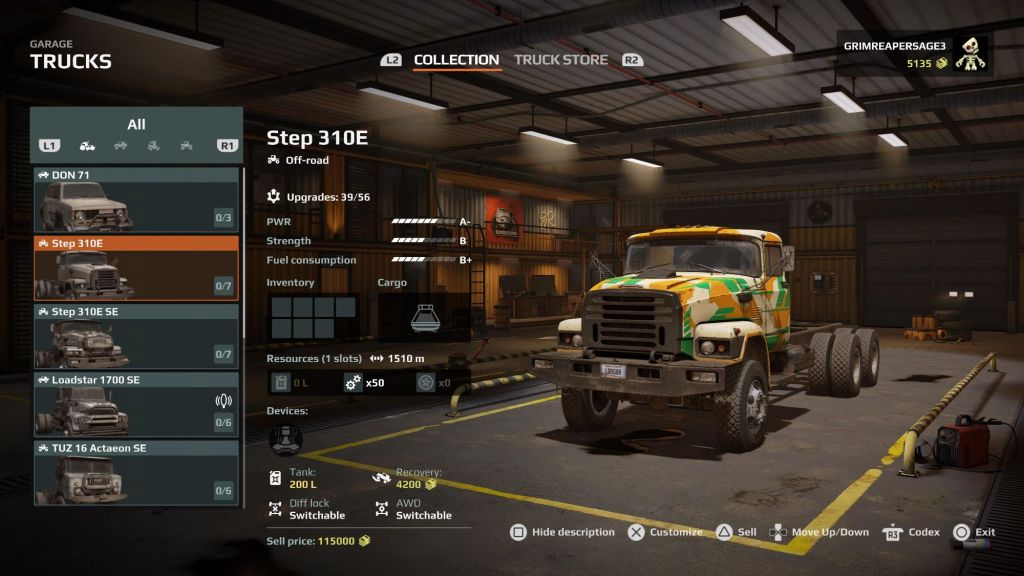Open the Collection tab
This screenshot has width=1024, height=576.
point(456,60)
